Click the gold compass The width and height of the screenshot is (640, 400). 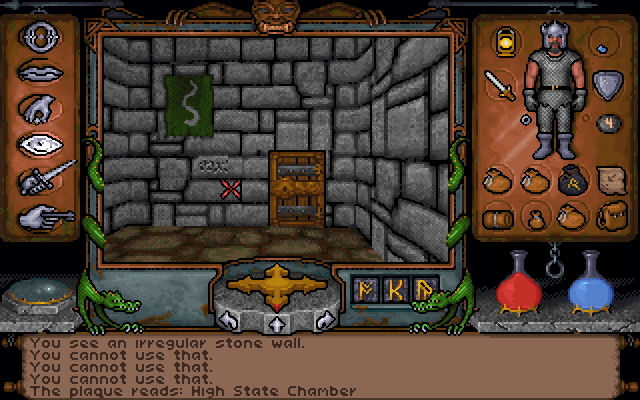tap(271, 282)
